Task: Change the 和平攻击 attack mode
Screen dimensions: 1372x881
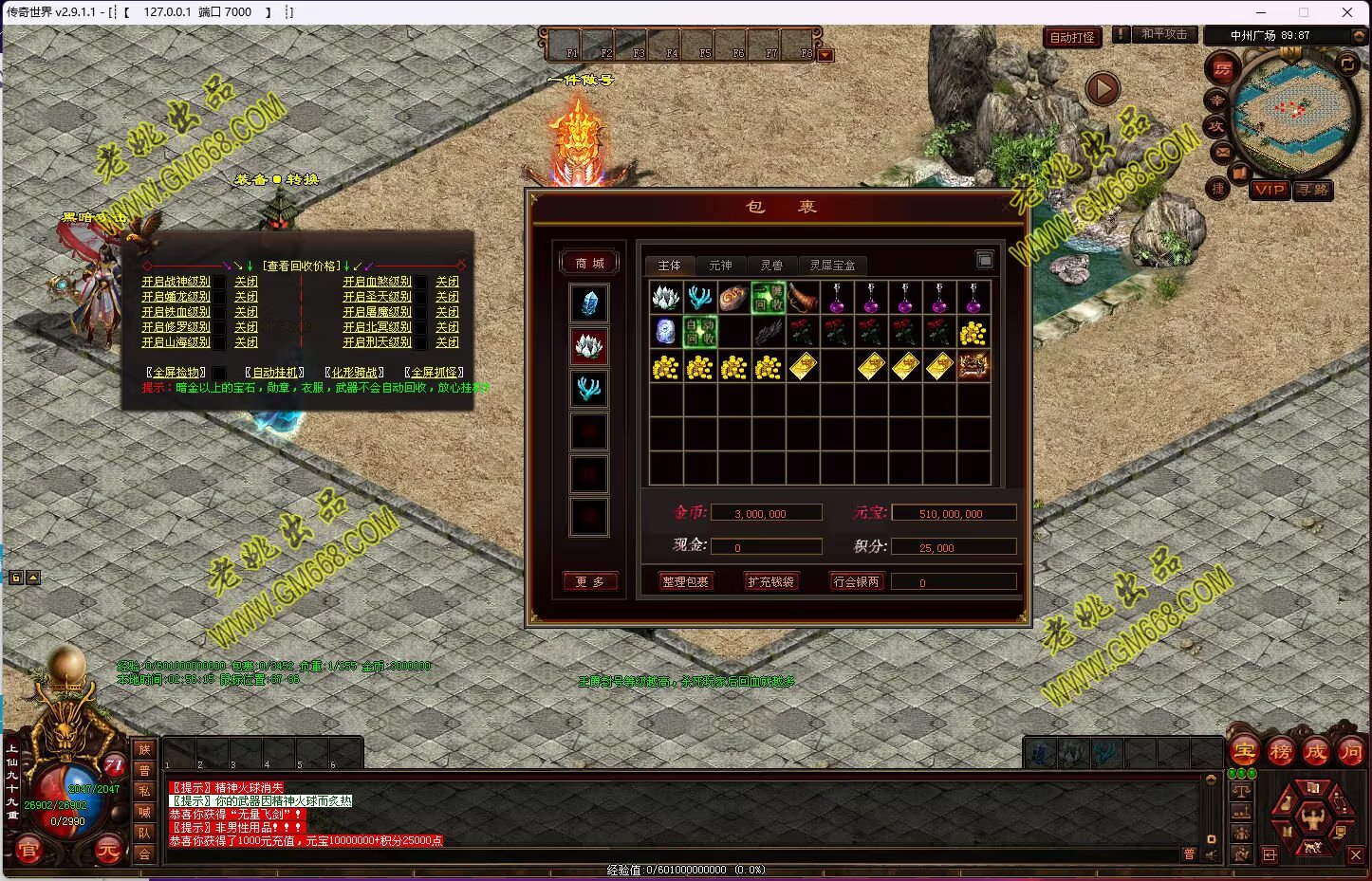Action: click(1163, 34)
